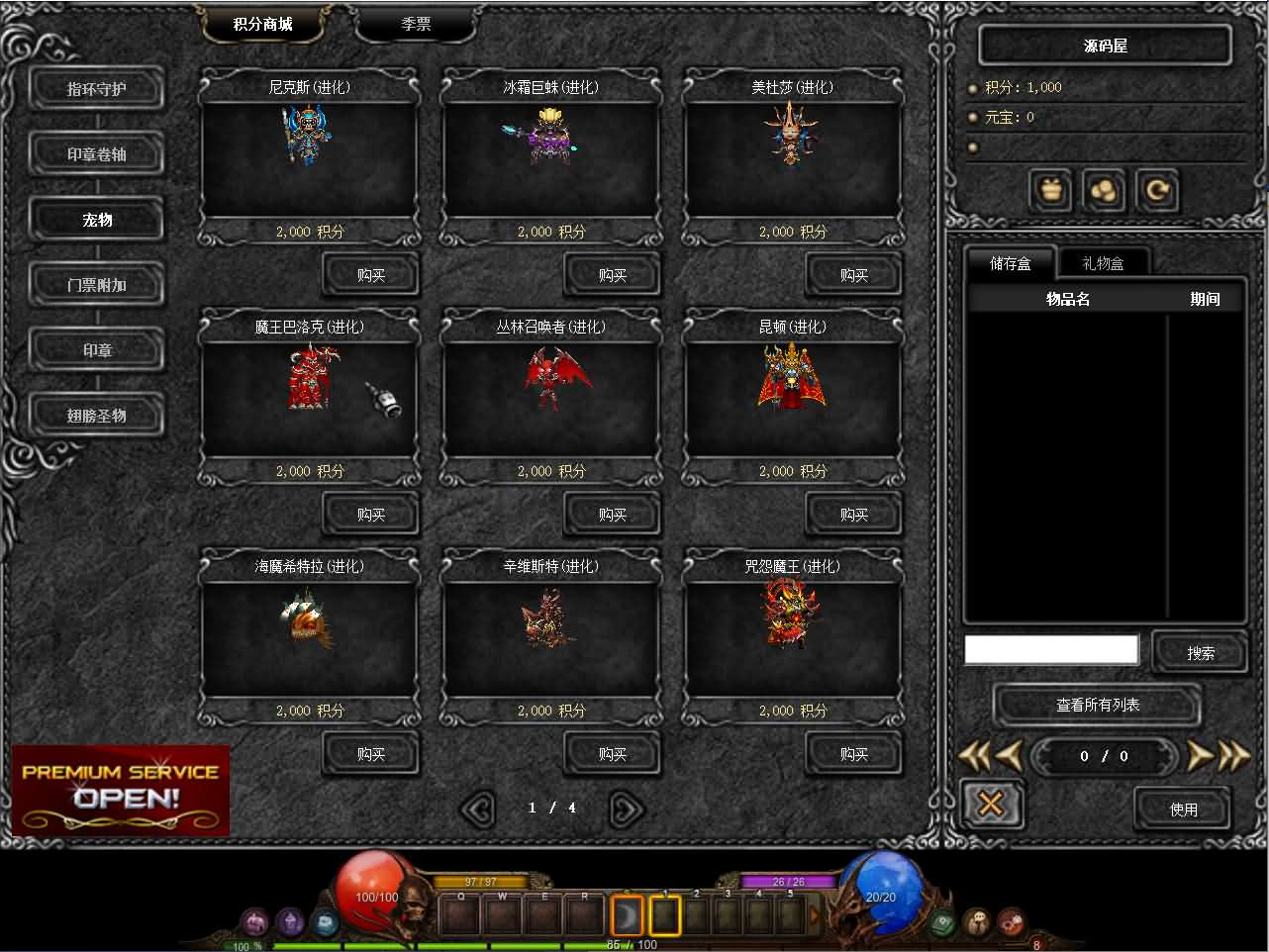Purchase the 咒怨魔王(进化) pet
This screenshot has width=1269, height=952.
(854, 754)
